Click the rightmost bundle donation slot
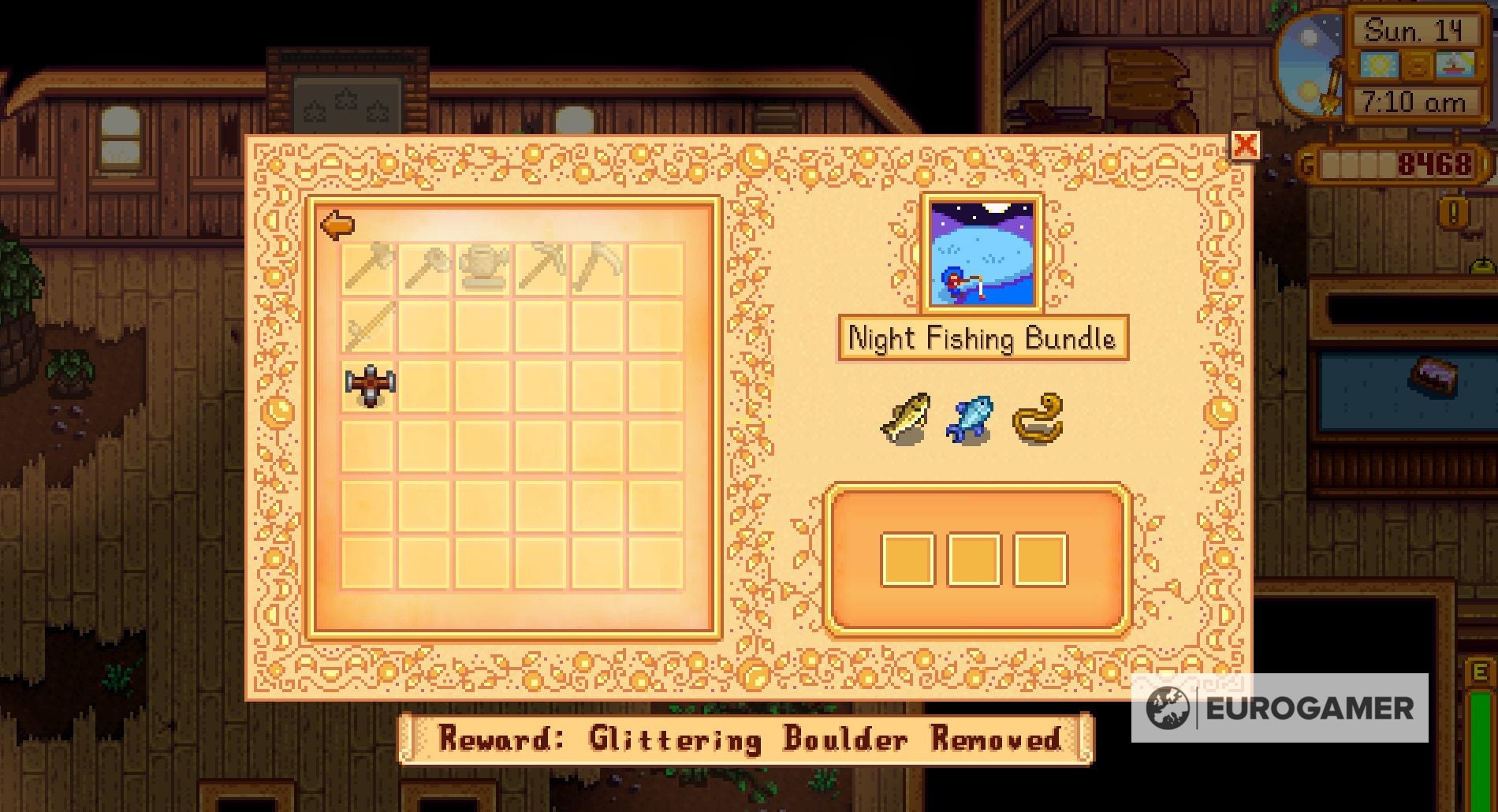The image size is (1498, 812). click(x=1041, y=560)
